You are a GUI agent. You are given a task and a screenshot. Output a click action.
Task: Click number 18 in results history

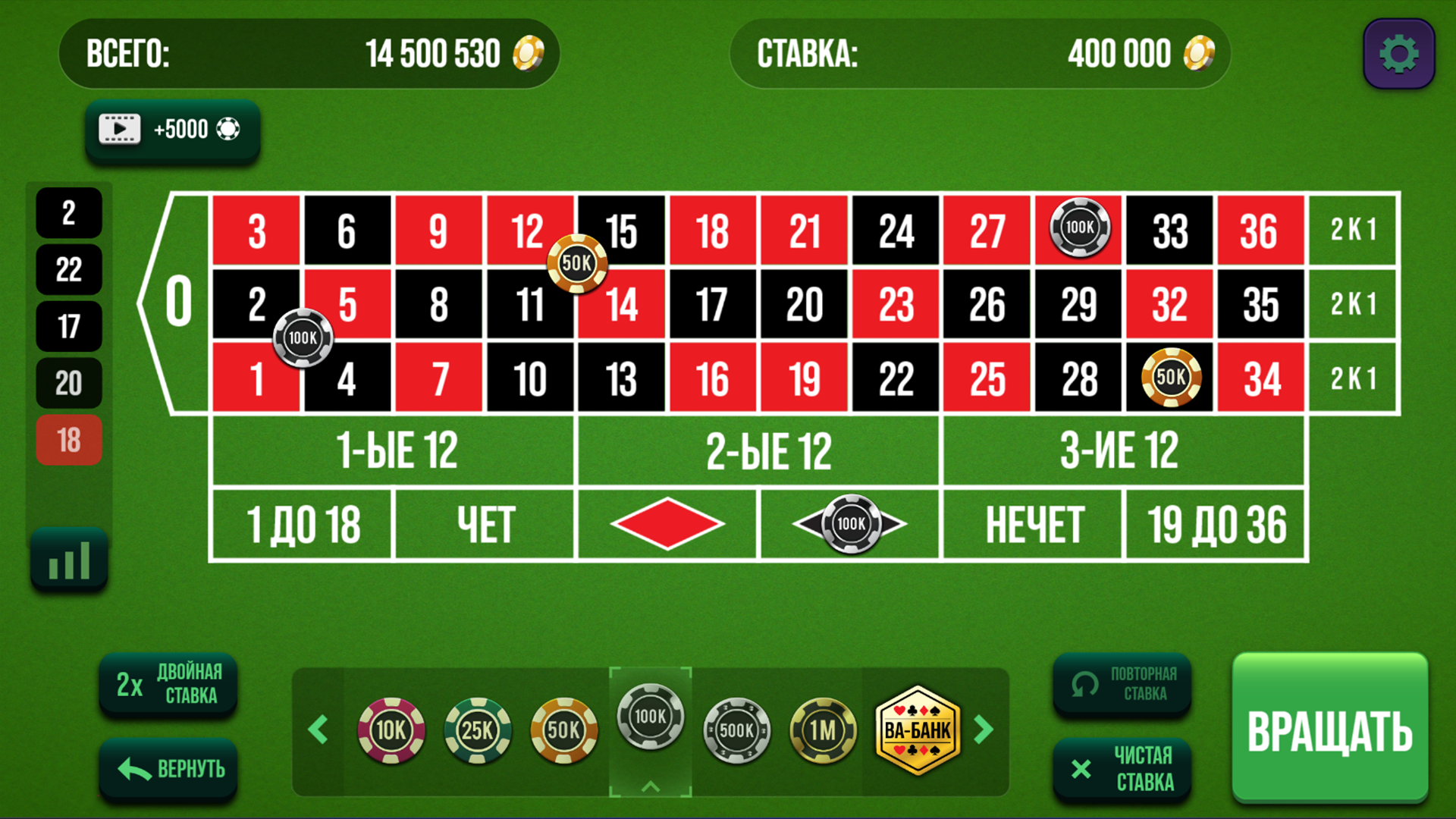(x=69, y=439)
